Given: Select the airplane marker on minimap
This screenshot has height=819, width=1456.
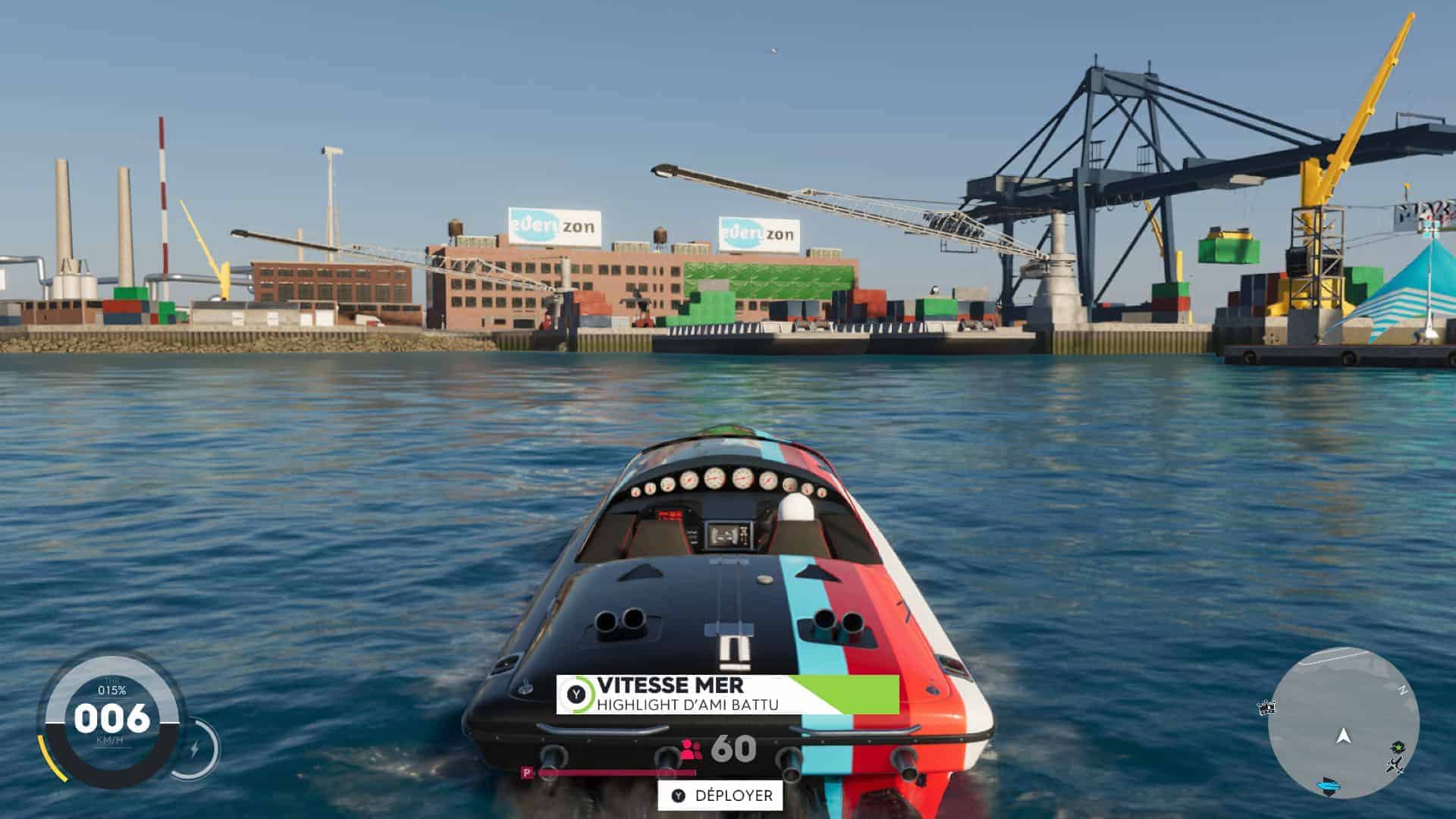Looking at the screenshot, I should click(1395, 767).
